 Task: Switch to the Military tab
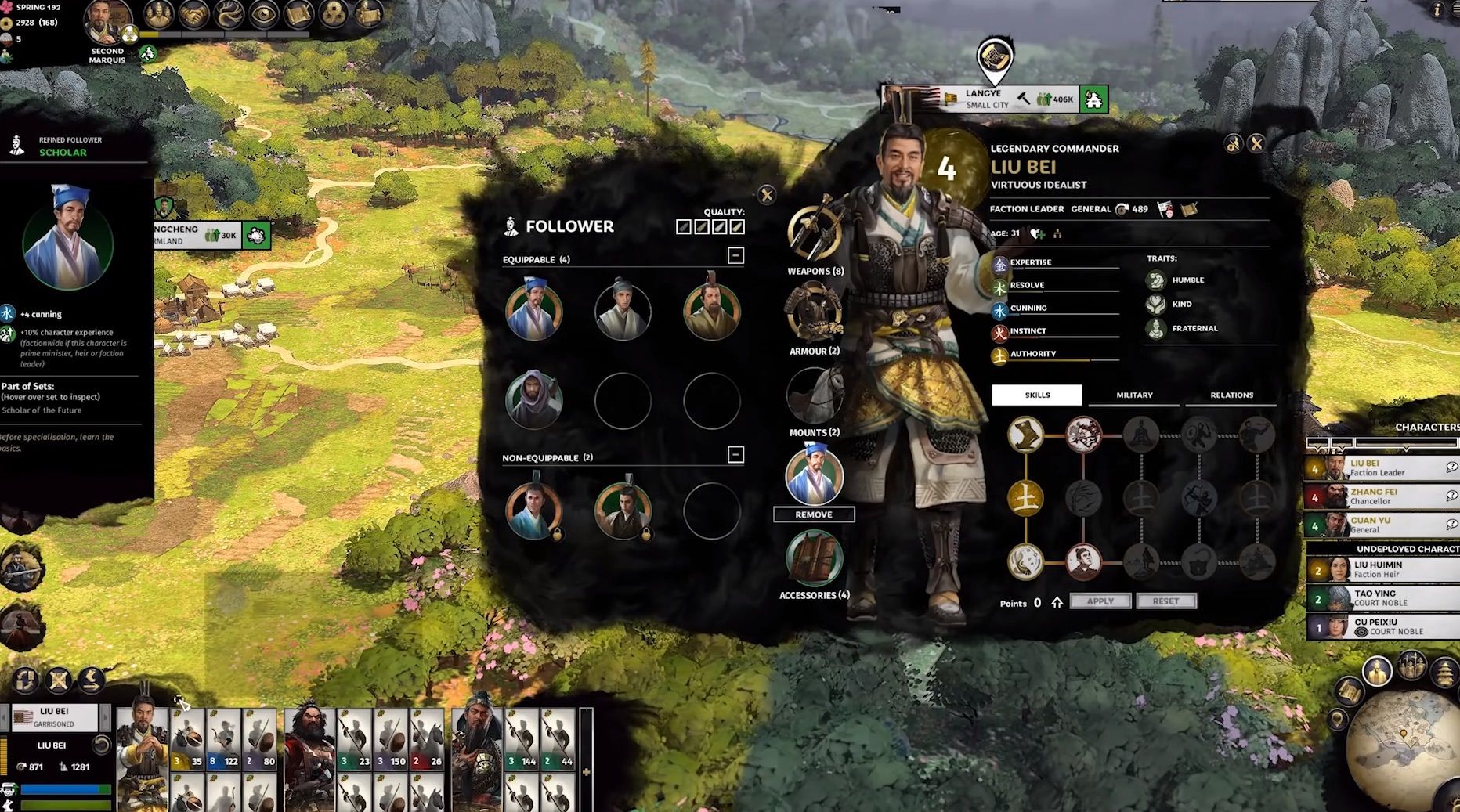pyautogui.click(x=1134, y=395)
